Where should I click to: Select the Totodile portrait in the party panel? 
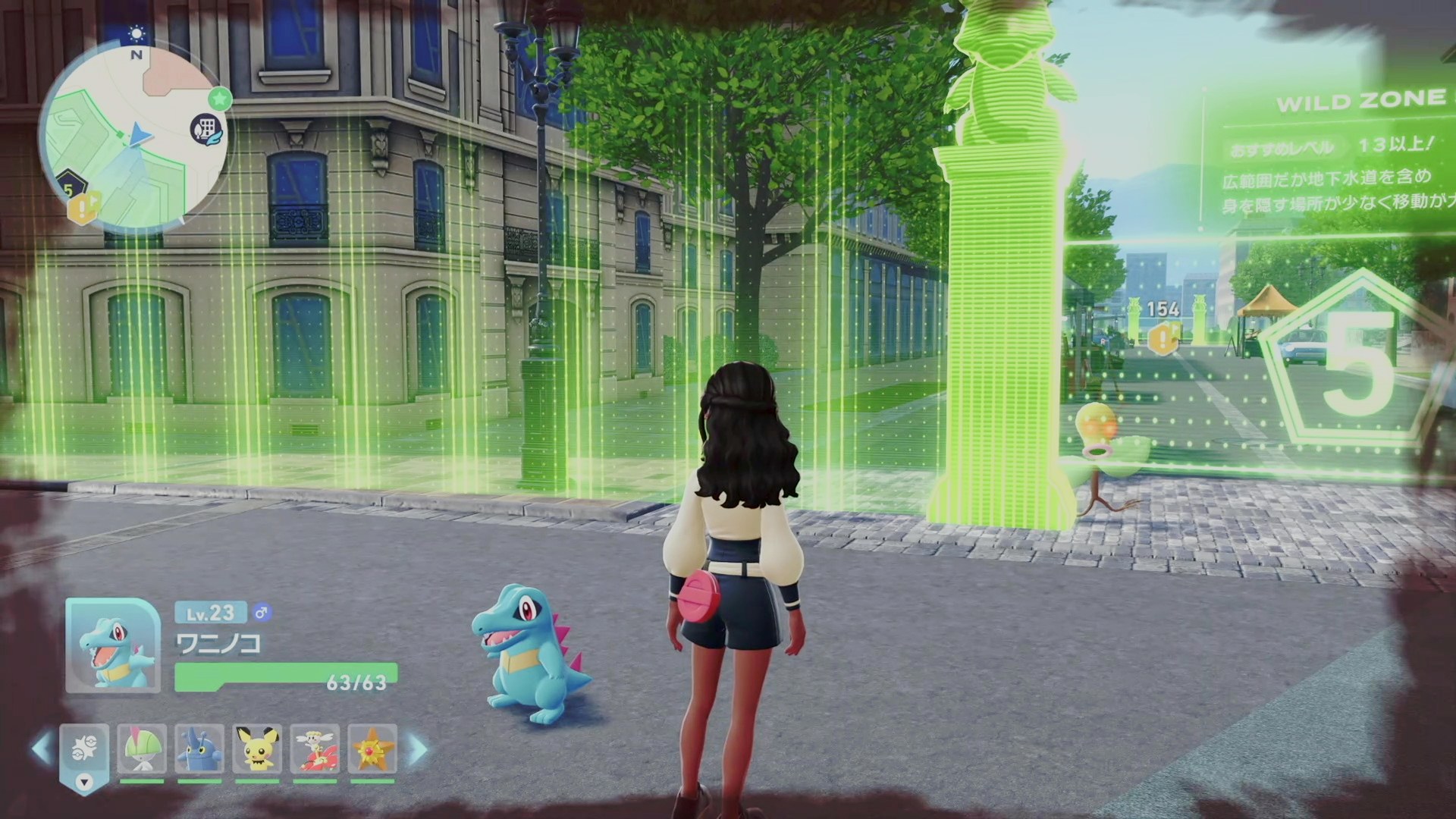click(x=112, y=645)
